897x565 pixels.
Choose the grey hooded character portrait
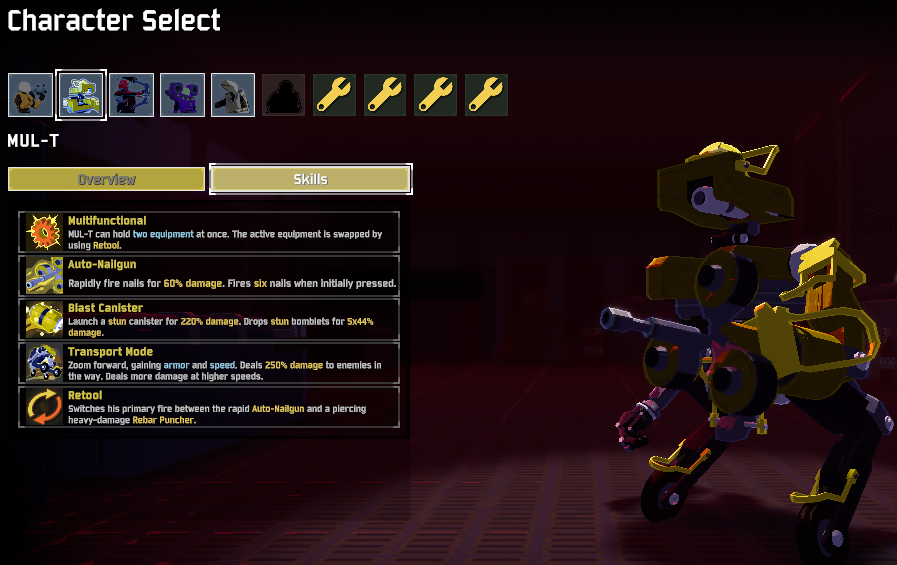[233, 95]
